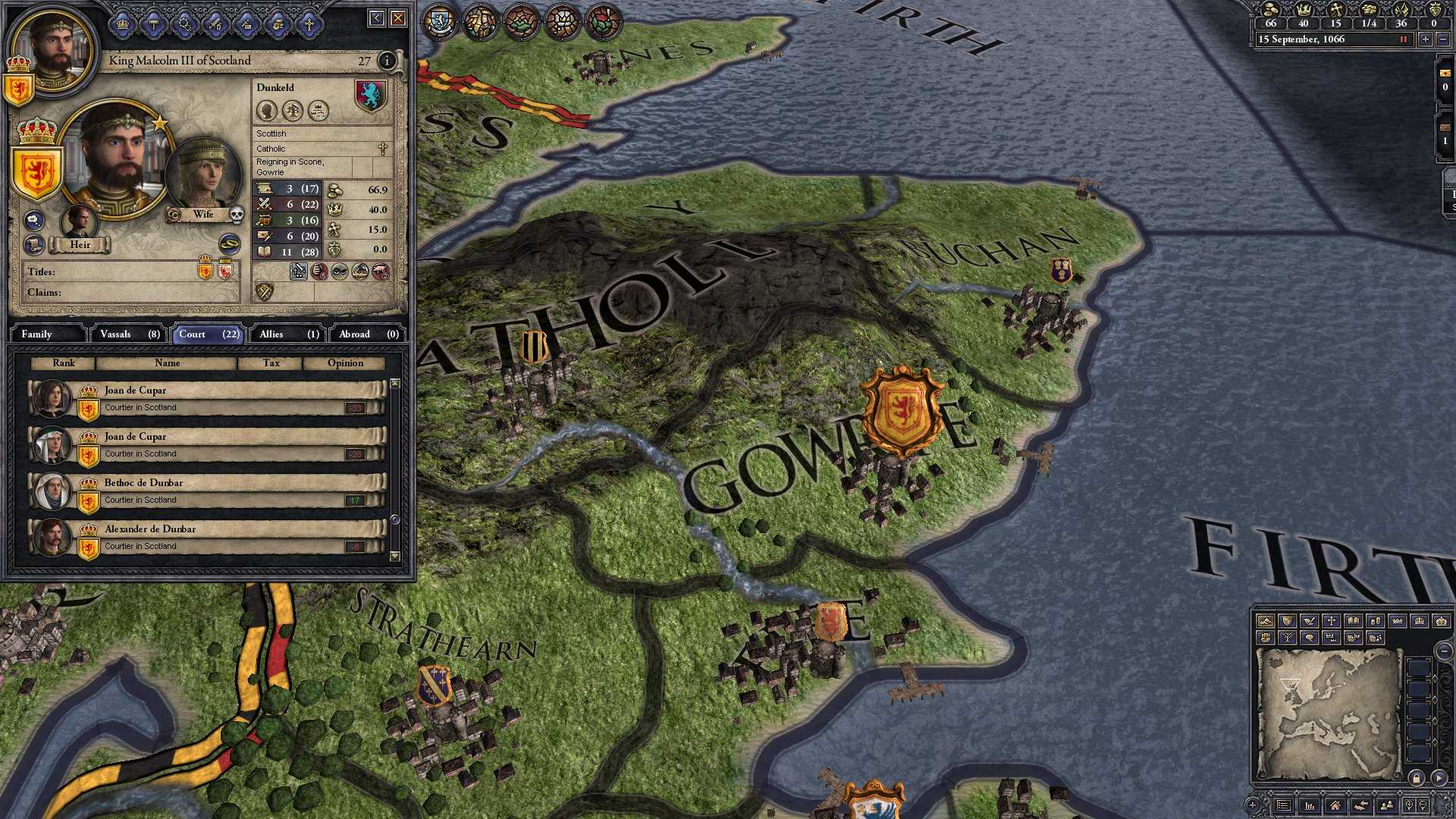Open the ledger bar-chart icon
Viewport: 1456px width, 819px height.
point(1310,806)
